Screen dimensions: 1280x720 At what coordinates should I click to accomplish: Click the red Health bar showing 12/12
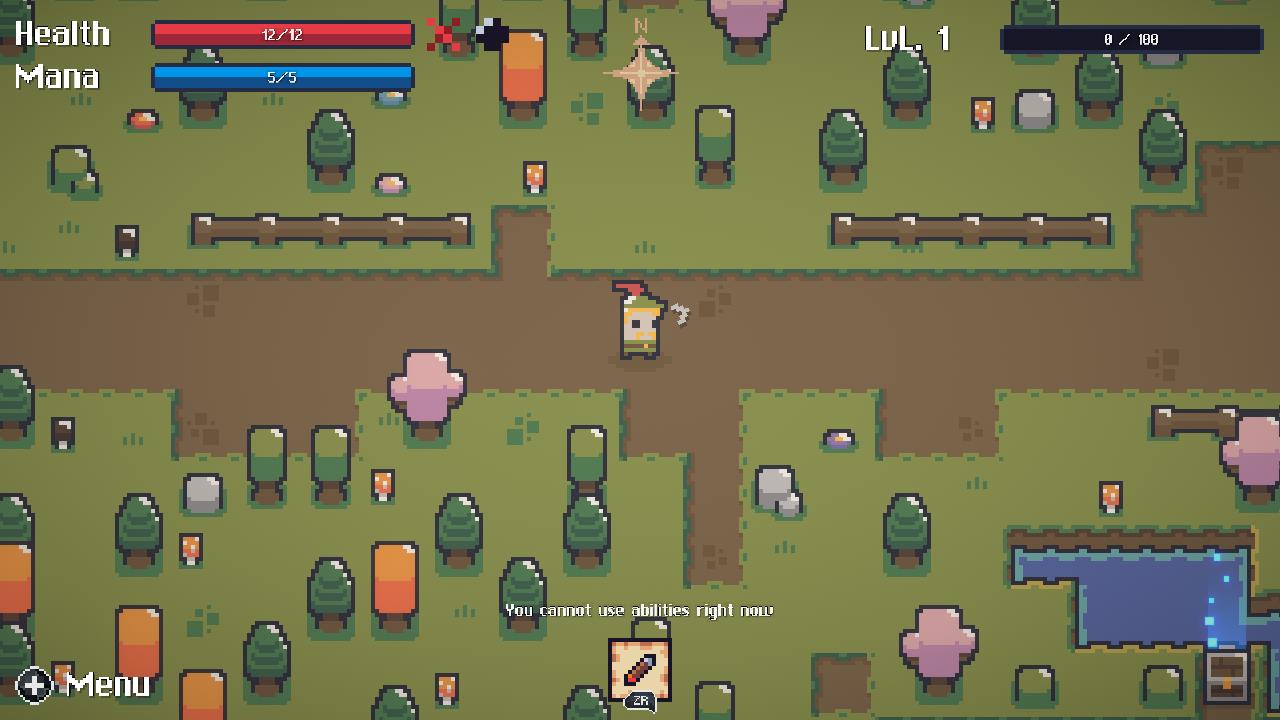tap(283, 35)
